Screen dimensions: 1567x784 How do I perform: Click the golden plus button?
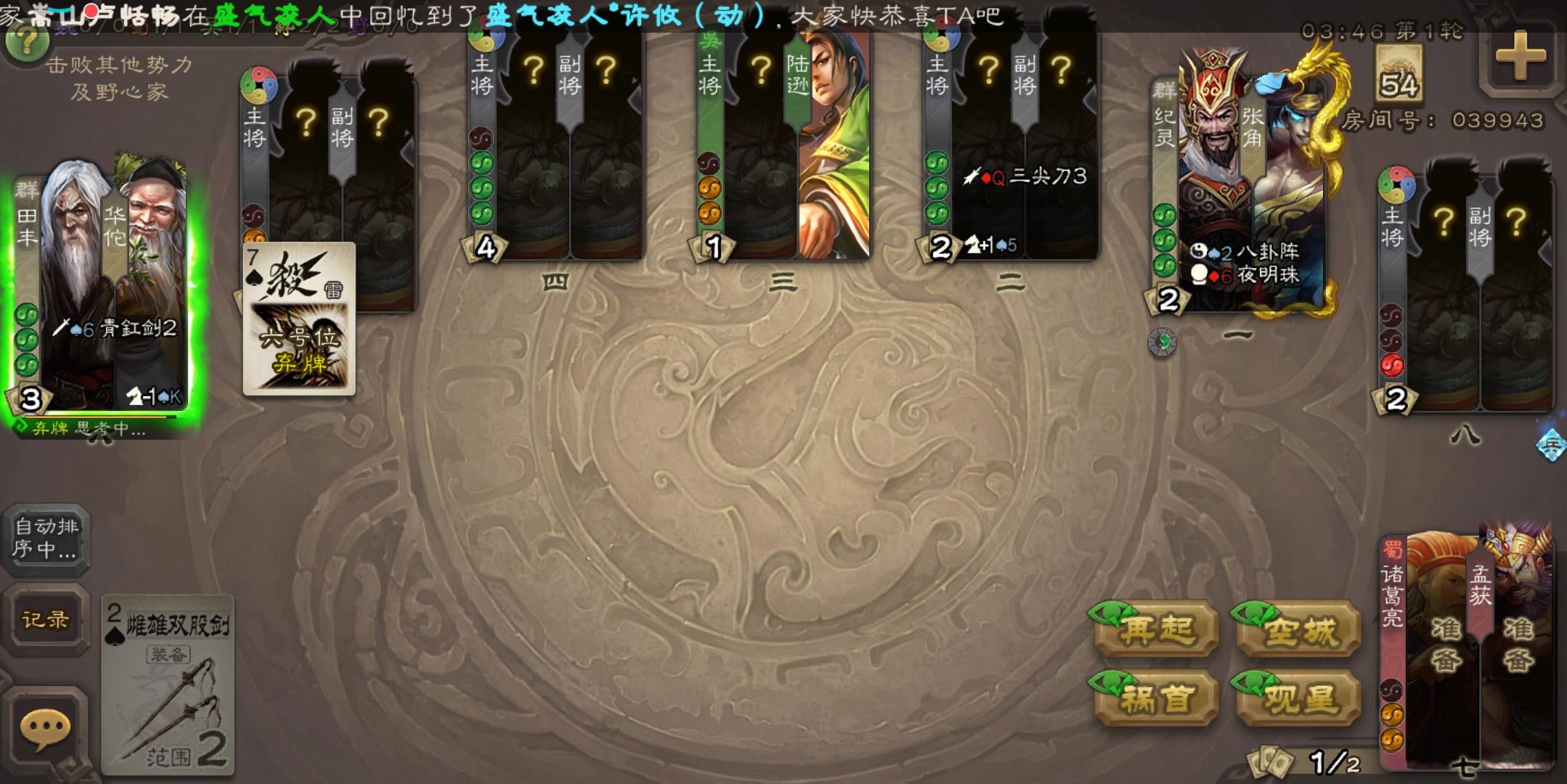pos(1520,58)
